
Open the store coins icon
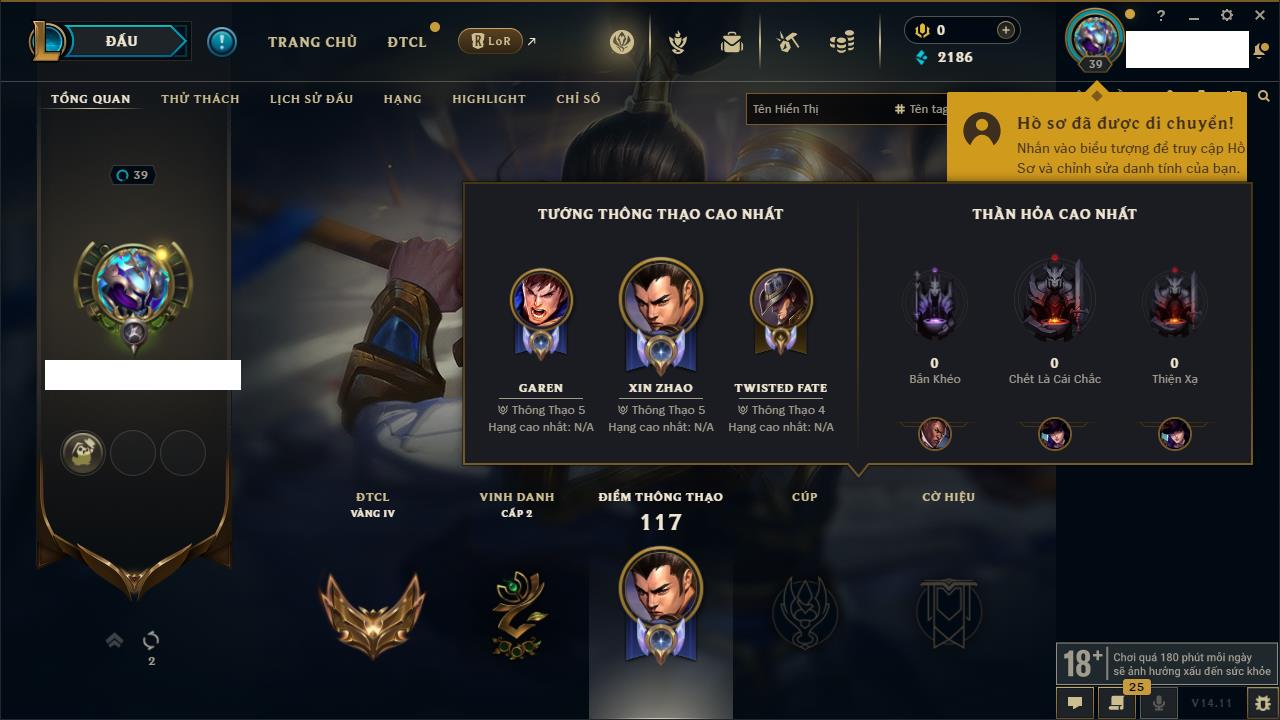pyautogui.click(x=842, y=42)
